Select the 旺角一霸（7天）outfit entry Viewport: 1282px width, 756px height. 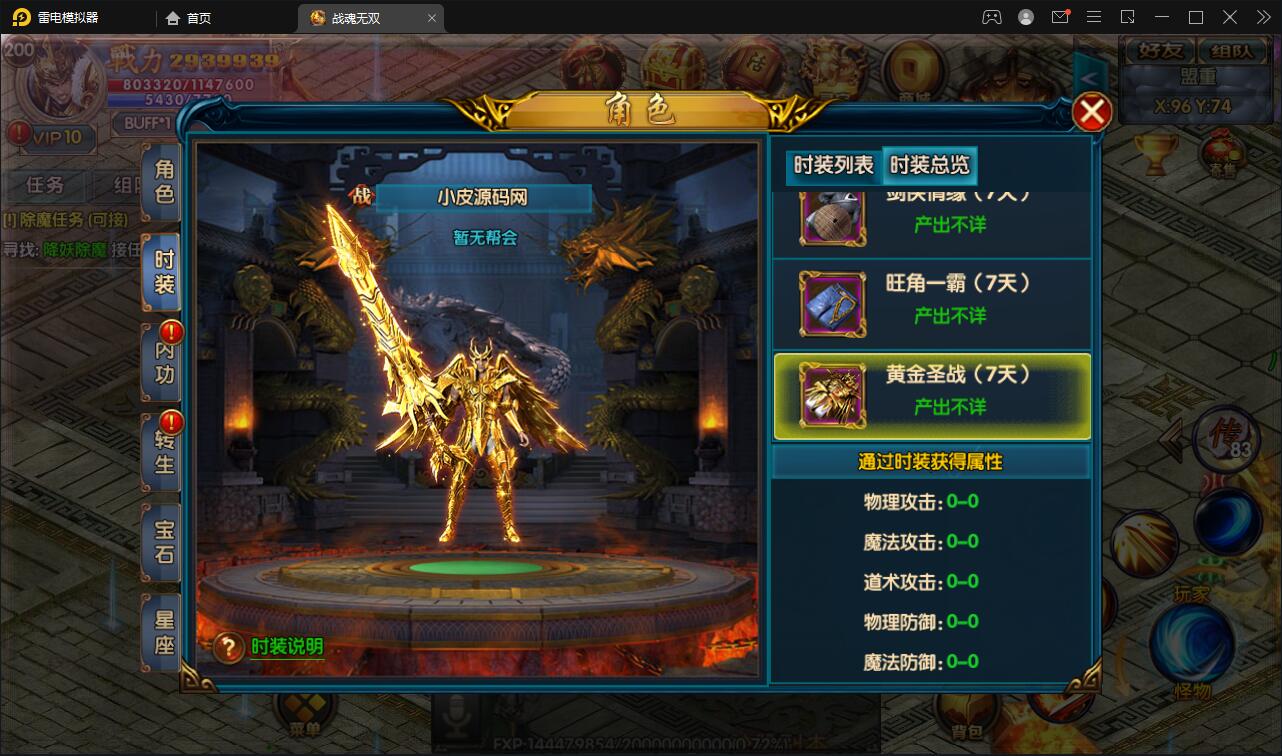pyautogui.click(x=930, y=300)
